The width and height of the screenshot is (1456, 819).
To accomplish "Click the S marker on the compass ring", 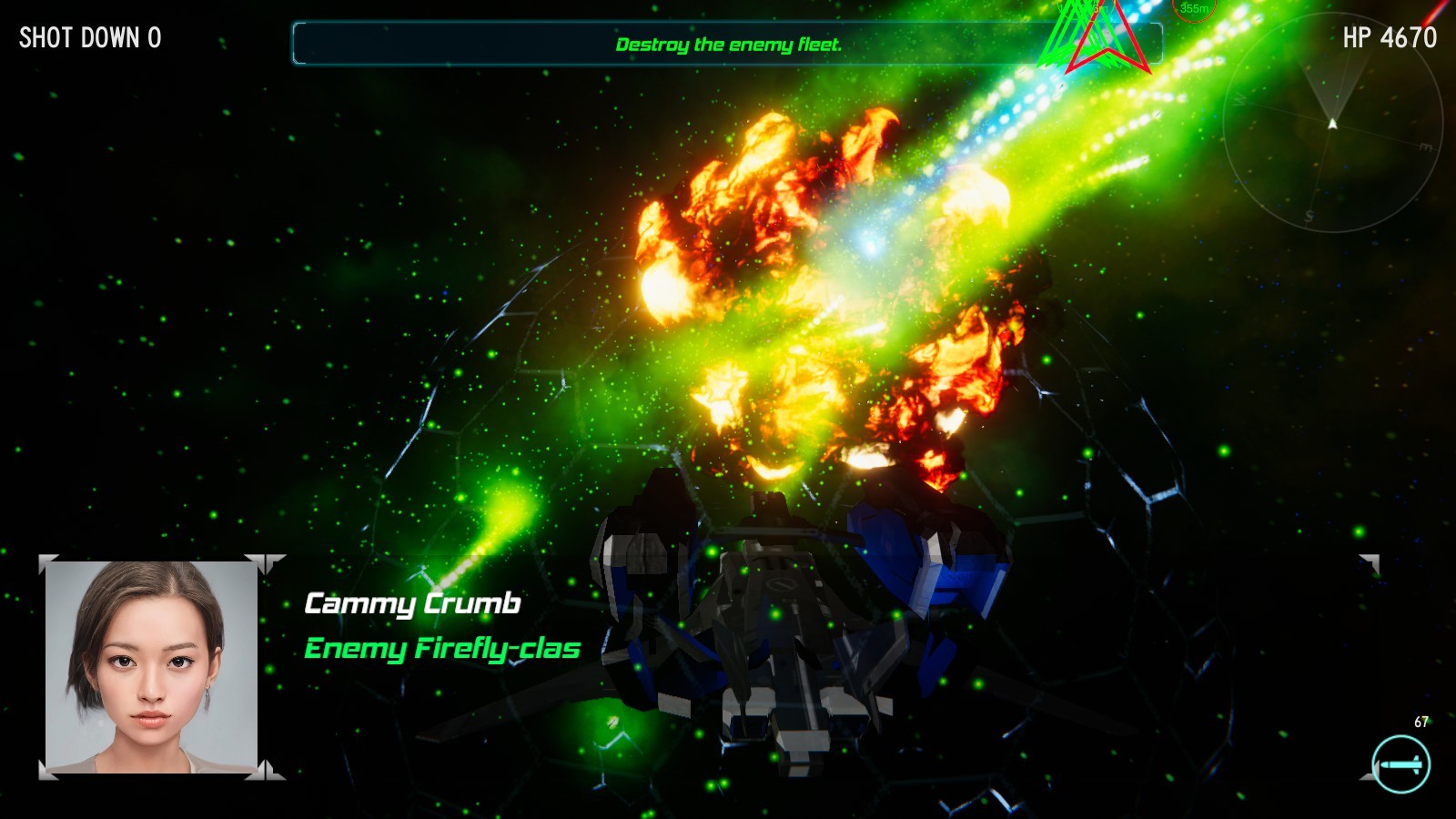I will [1309, 217].
